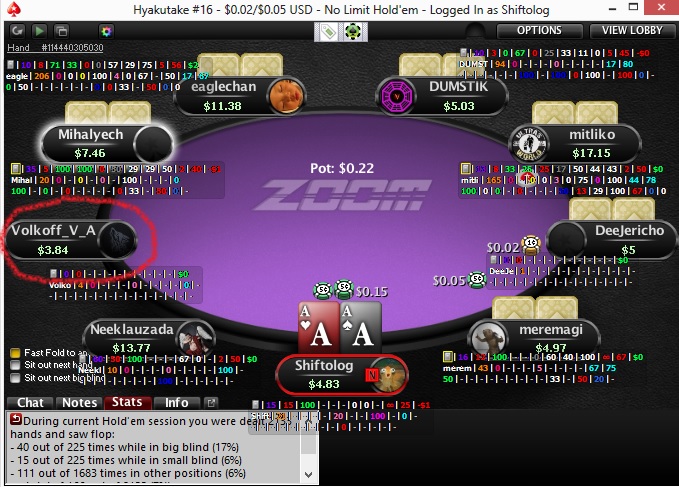This screenshot has height=487, width=679.
Task: Close the poker table window
Action: (x=663, y=9)
